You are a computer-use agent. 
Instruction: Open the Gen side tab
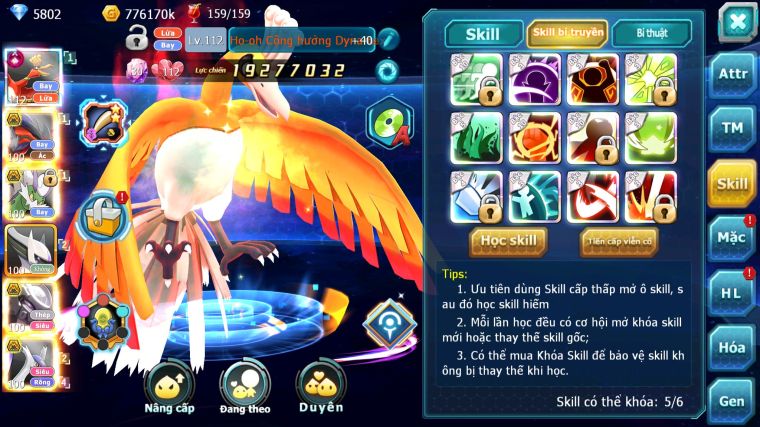[732, 400]
